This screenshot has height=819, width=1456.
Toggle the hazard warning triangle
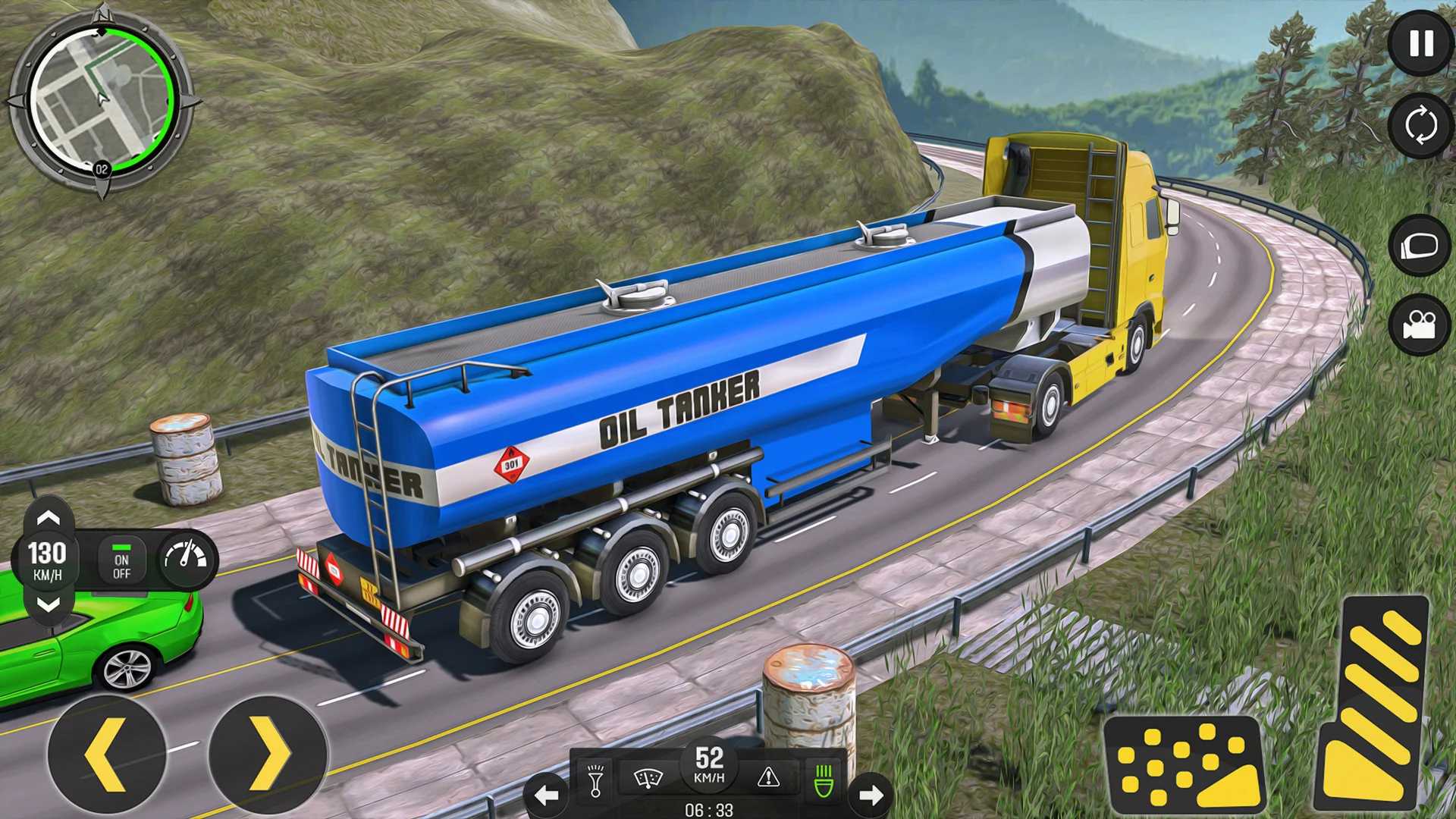(x=768, y=777)
